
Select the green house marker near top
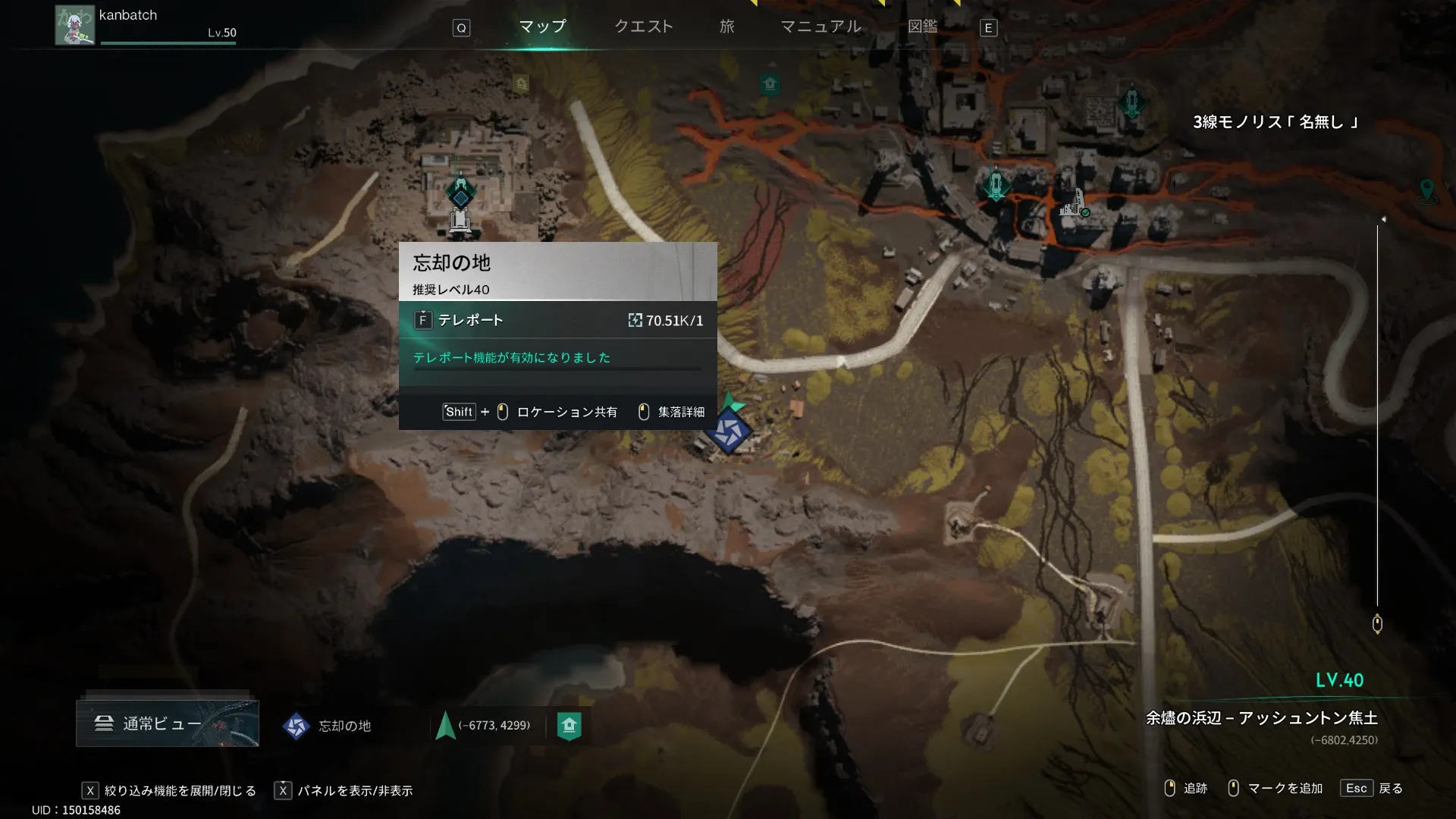point(770,83)
